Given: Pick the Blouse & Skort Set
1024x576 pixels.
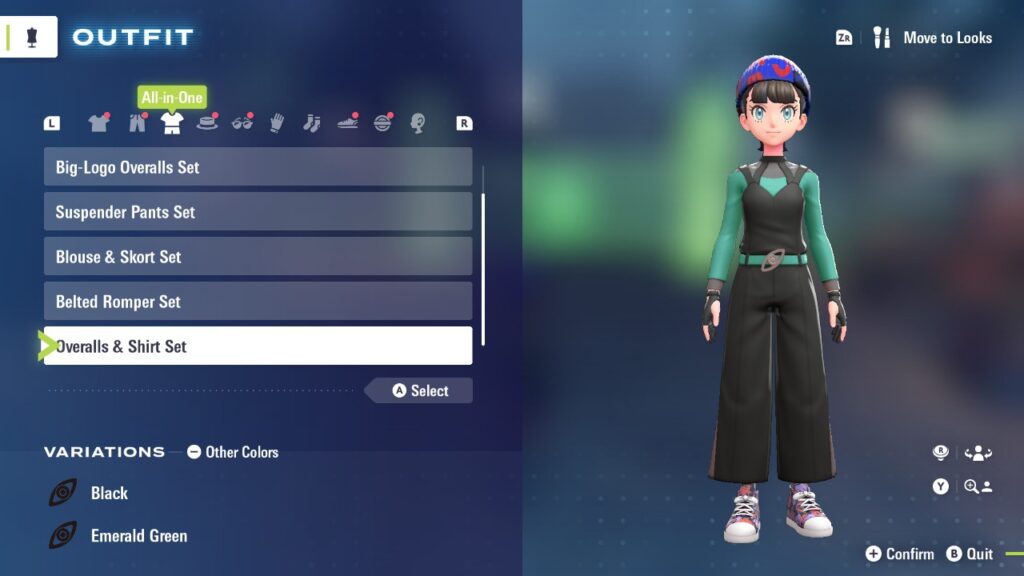Looking at the screenshot, I should (x=257, y=257).
